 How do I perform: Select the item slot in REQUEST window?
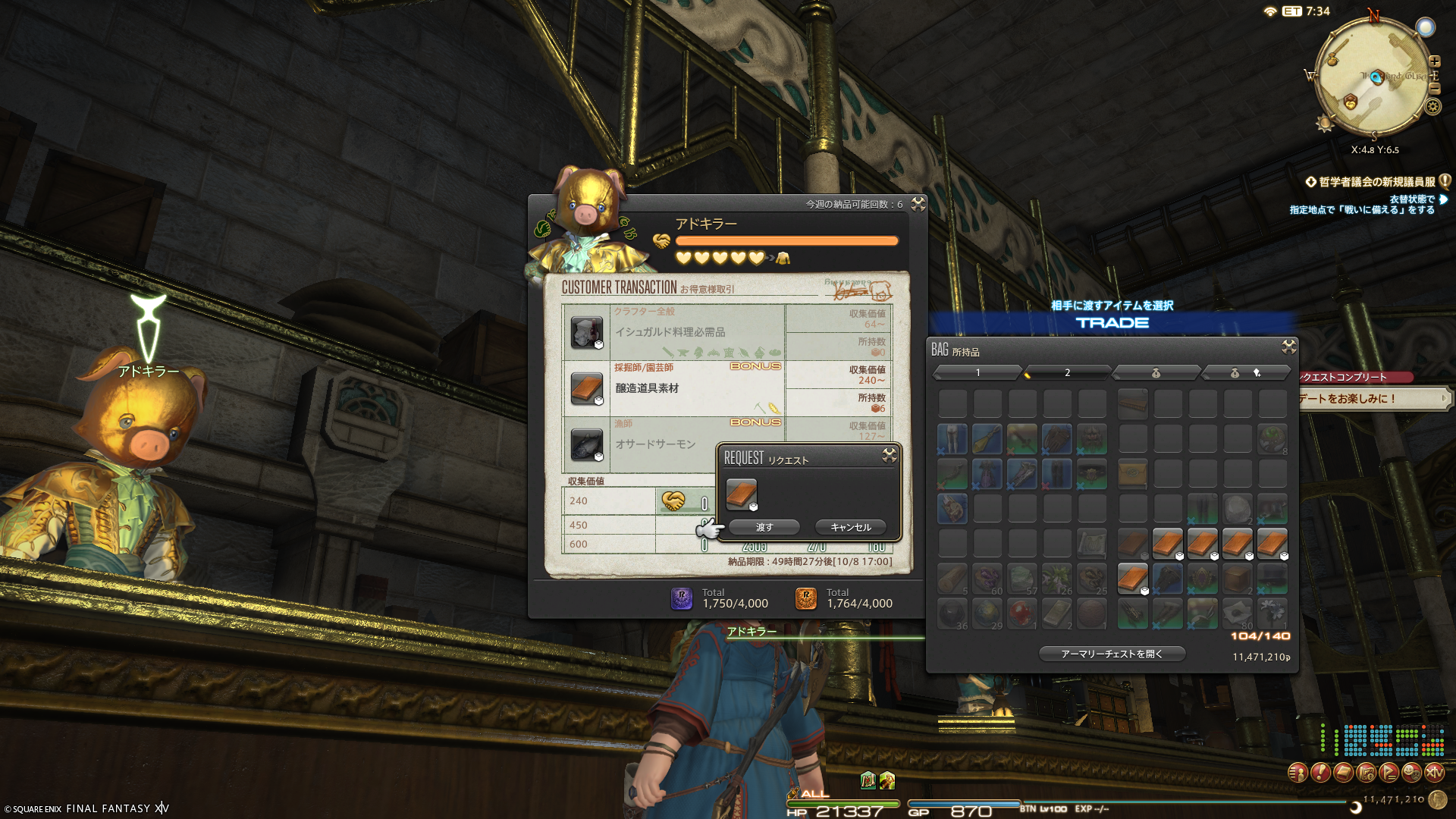pos(741,494)
